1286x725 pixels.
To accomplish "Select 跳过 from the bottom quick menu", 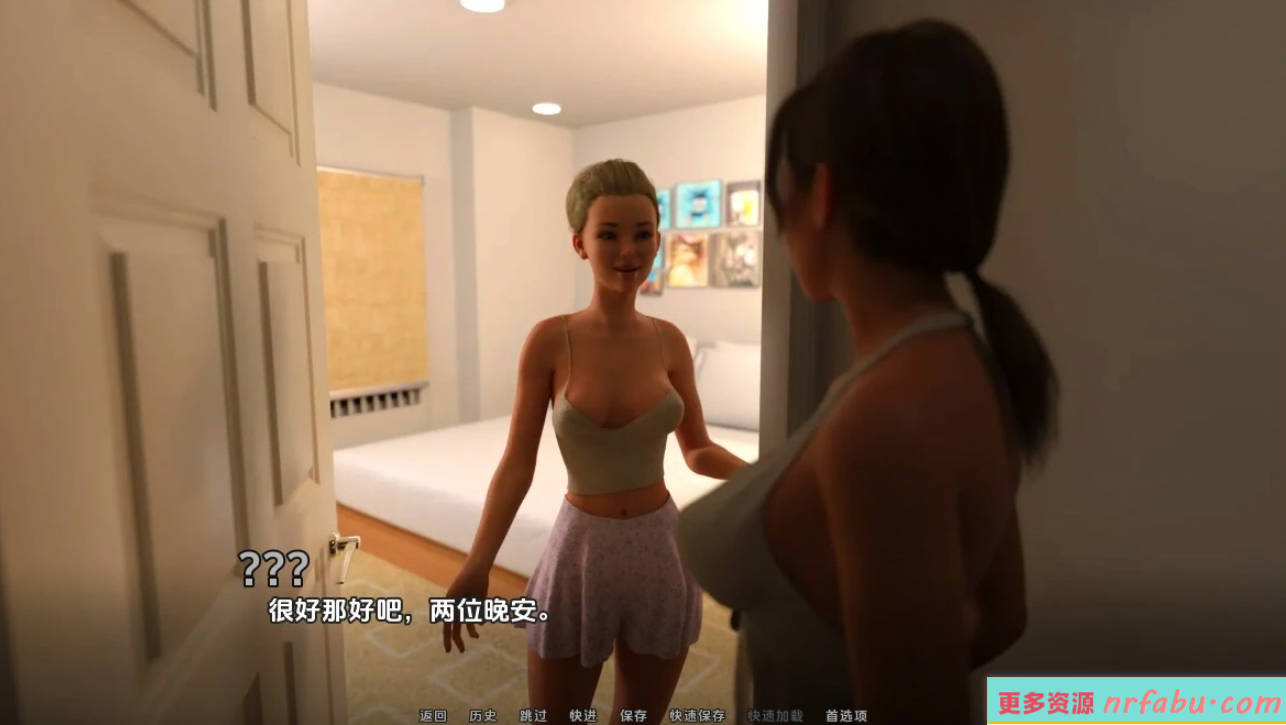I will coord(531,716).
